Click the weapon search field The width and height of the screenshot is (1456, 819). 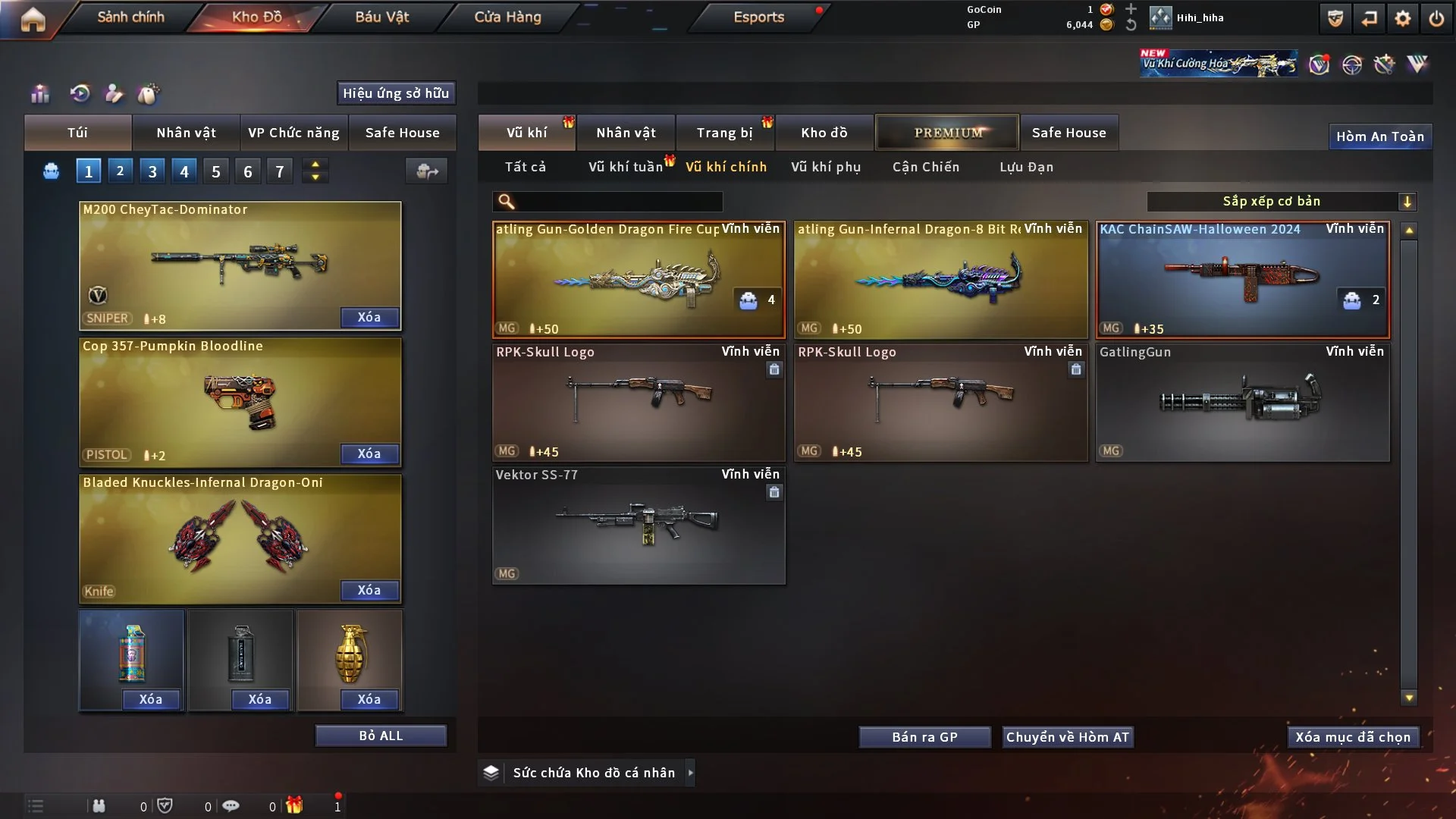(x=618, y=202)
